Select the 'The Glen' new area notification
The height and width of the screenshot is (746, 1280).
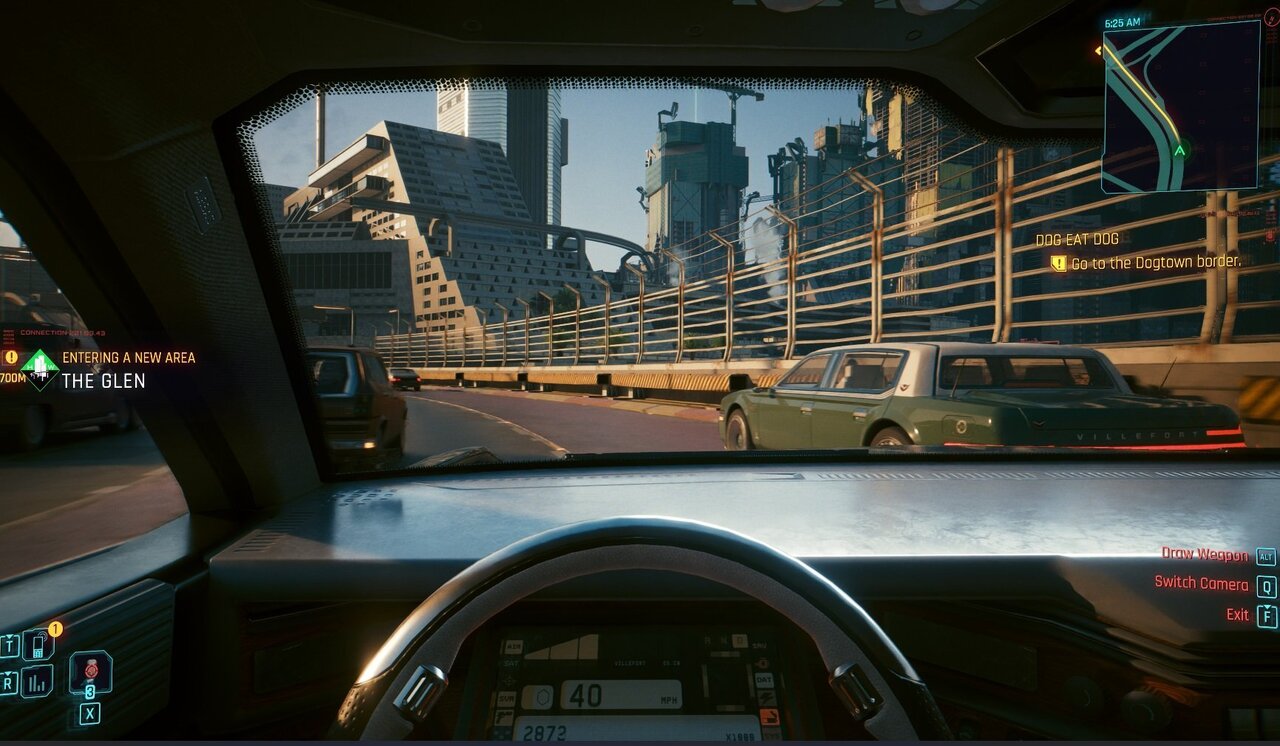pos(104,380)
